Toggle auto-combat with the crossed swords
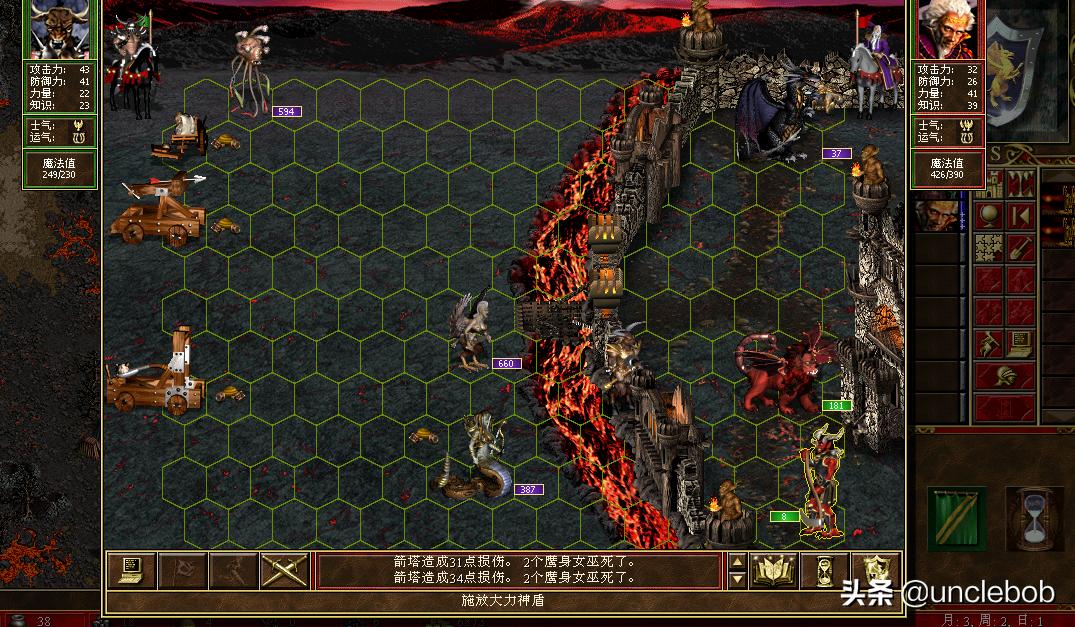 284,570
